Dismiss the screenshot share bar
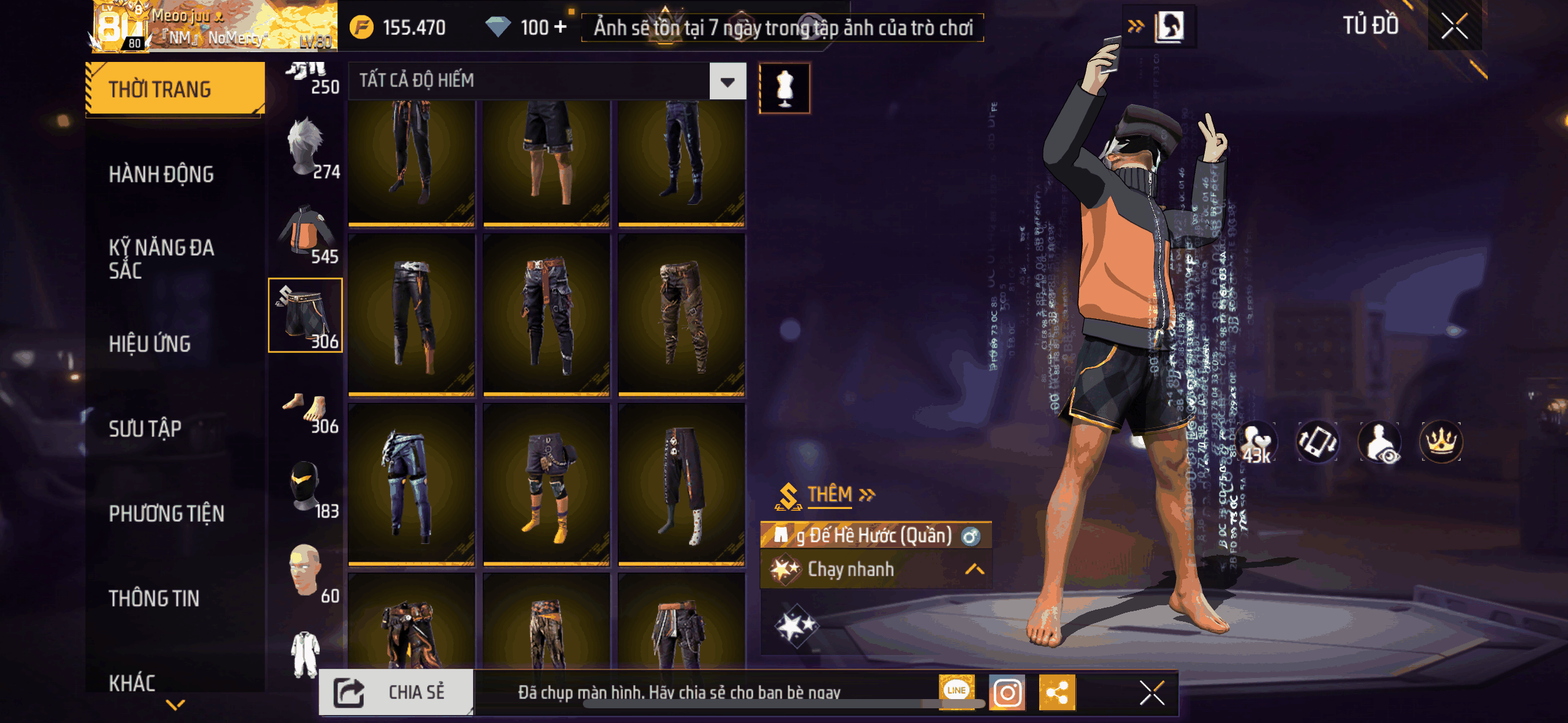Viewport: 1568px width, 723px height. 1151,694
